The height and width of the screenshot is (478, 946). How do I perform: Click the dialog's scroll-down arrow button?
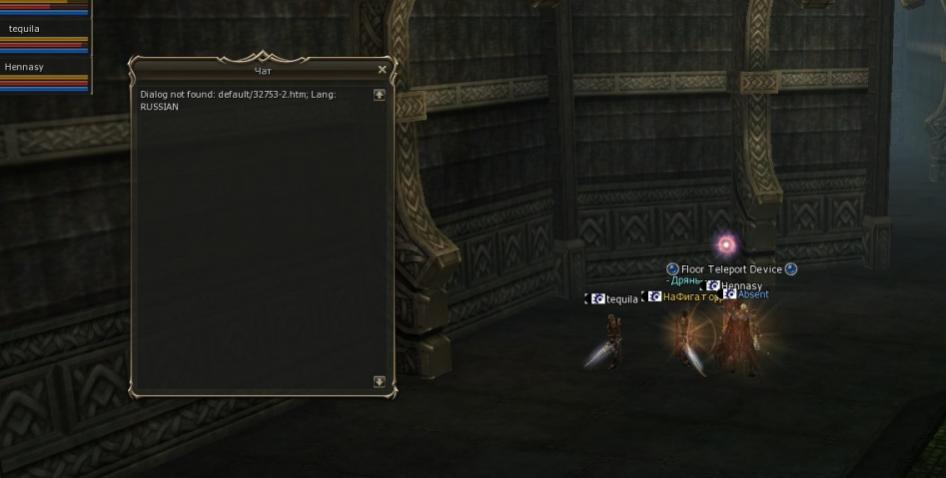[379, 381]
